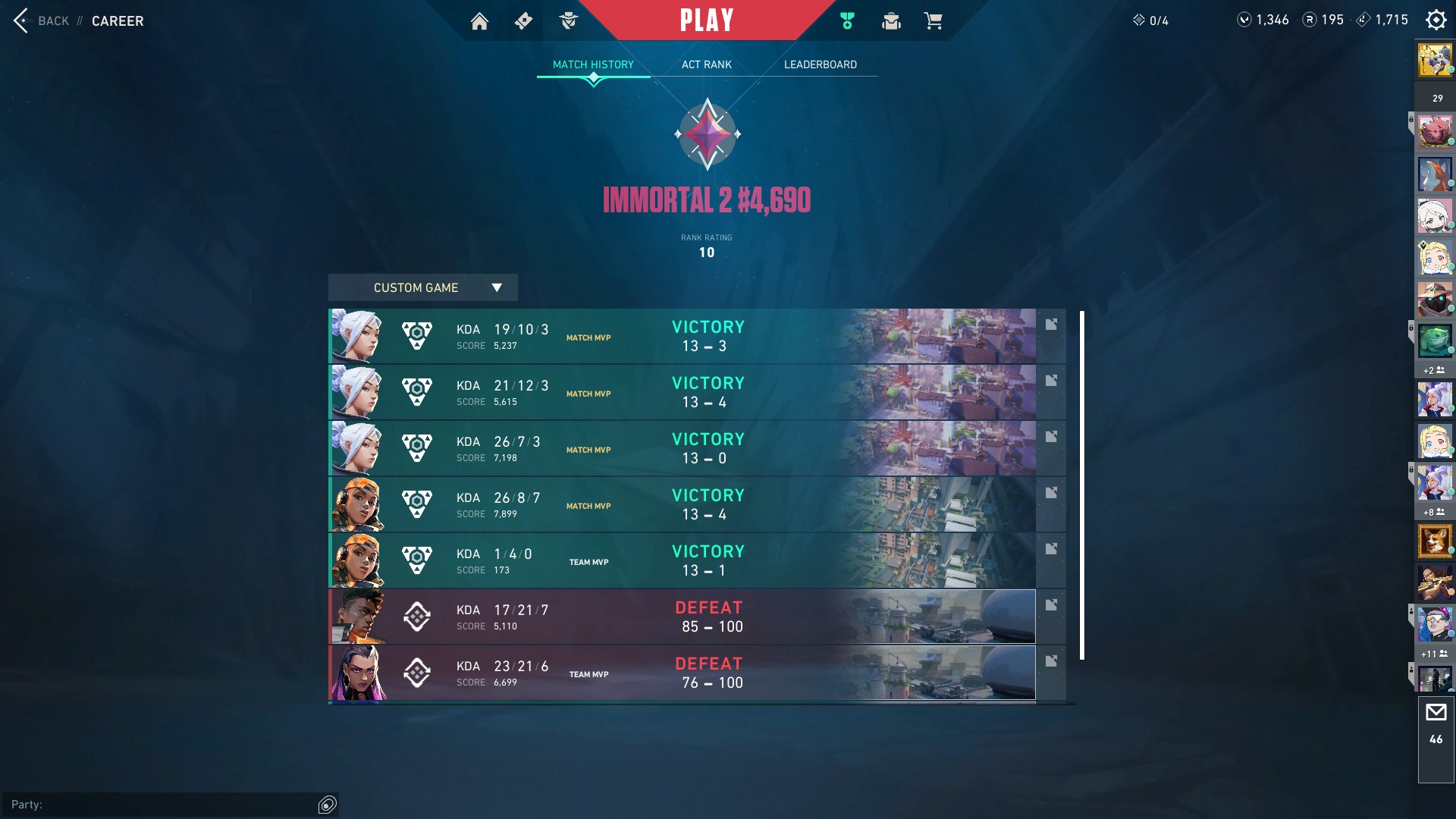Switch to the Act Rank tab
The image size is (1456, 819).
706,64
